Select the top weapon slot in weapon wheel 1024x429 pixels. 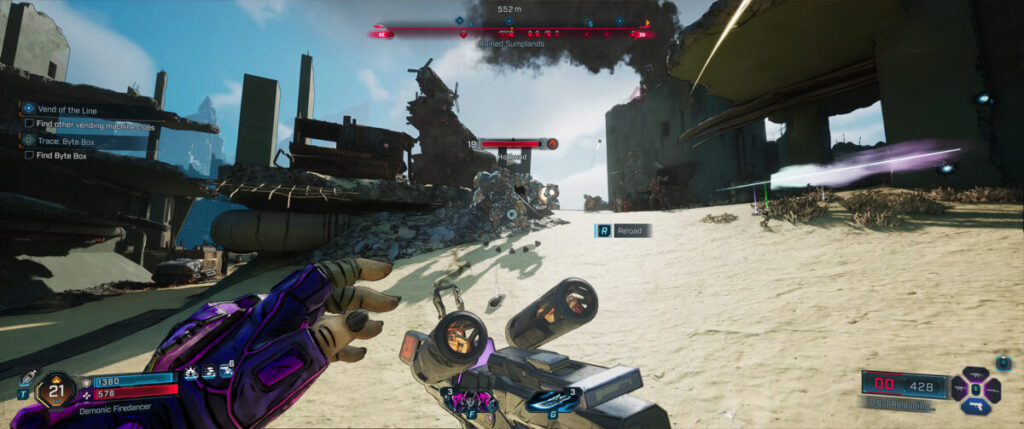tap(975, 372)
